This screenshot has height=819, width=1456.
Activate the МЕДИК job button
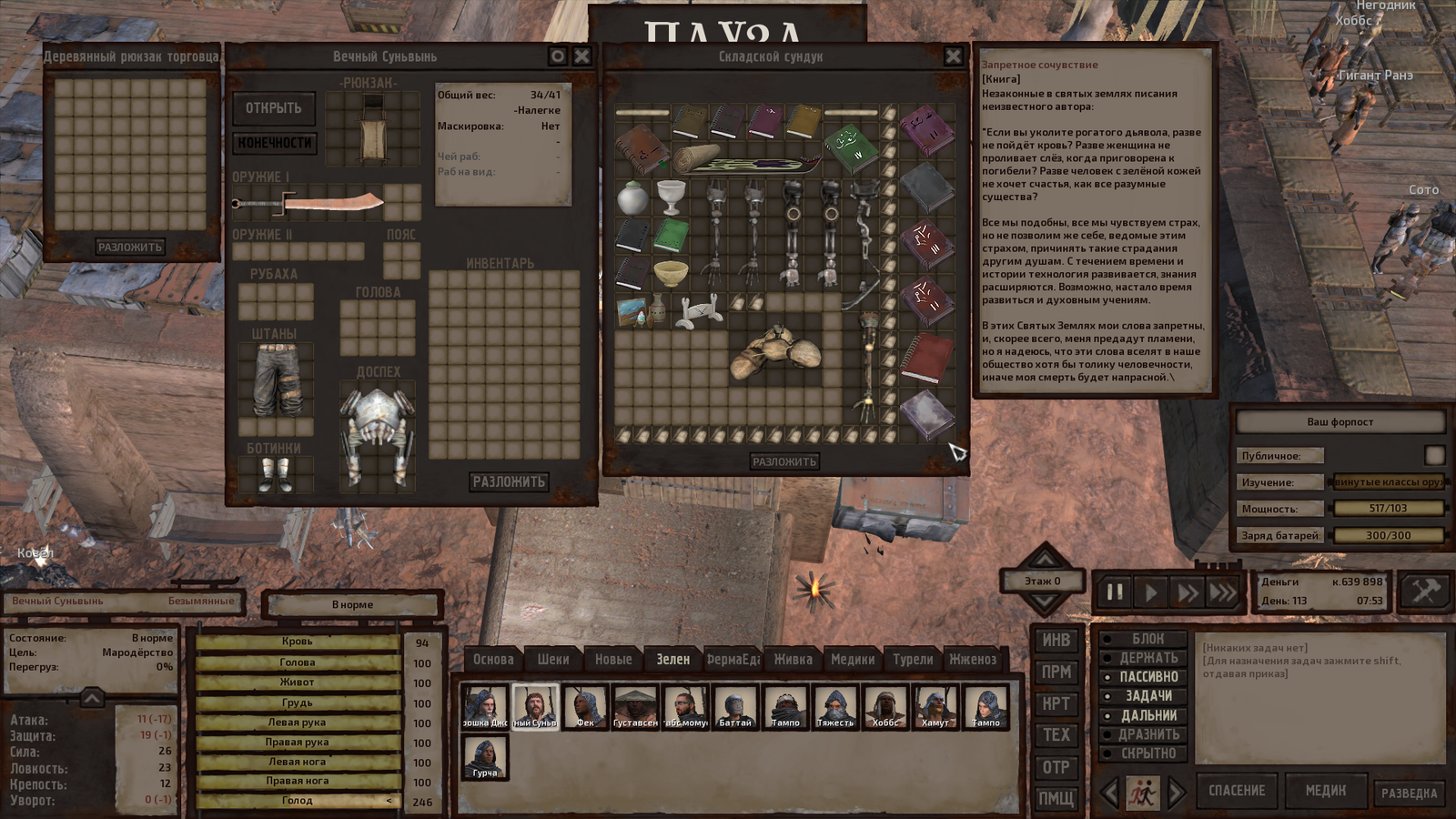click(1325, 791)
